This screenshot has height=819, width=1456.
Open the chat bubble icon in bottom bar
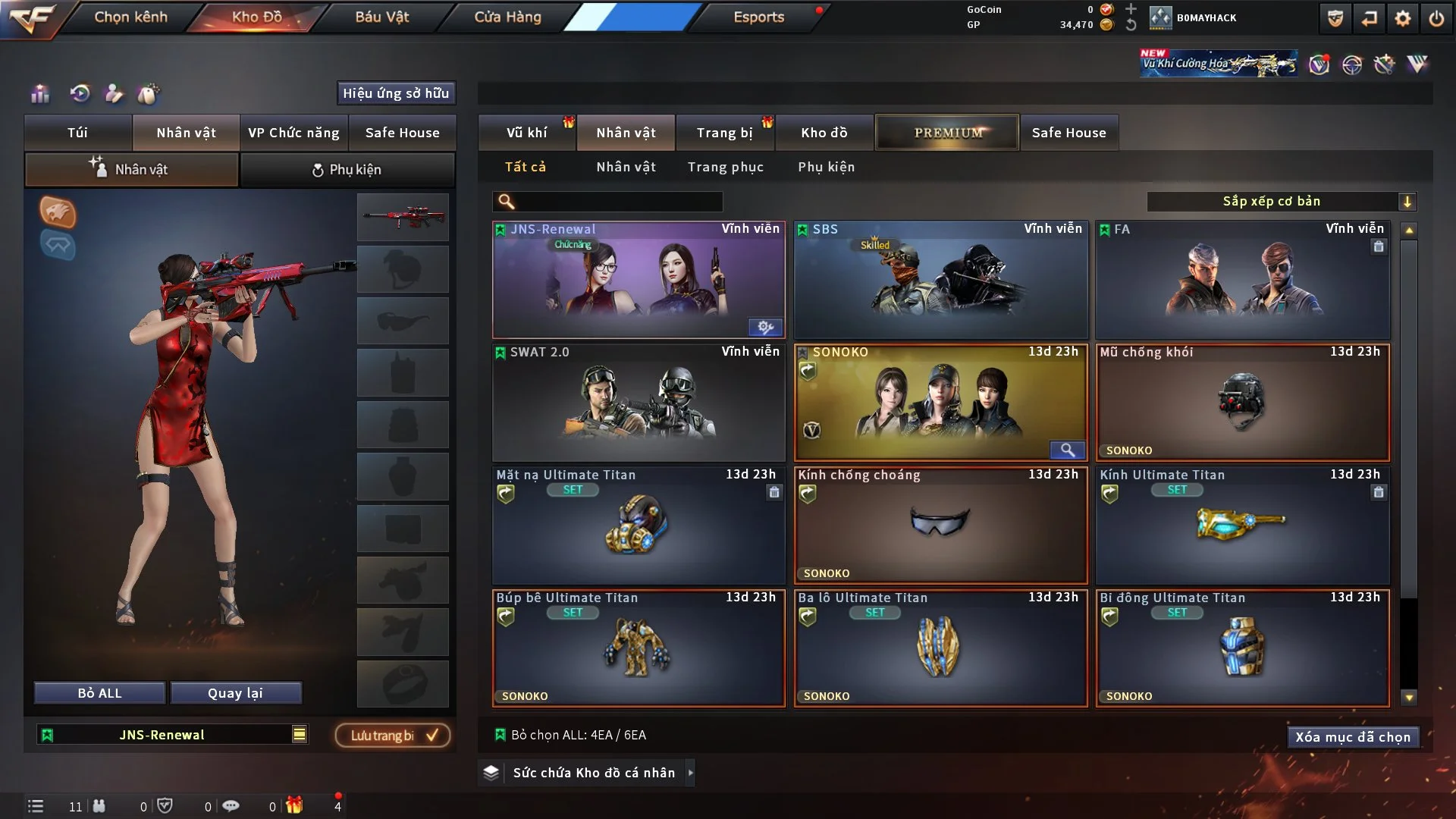[x=231, y=806]
